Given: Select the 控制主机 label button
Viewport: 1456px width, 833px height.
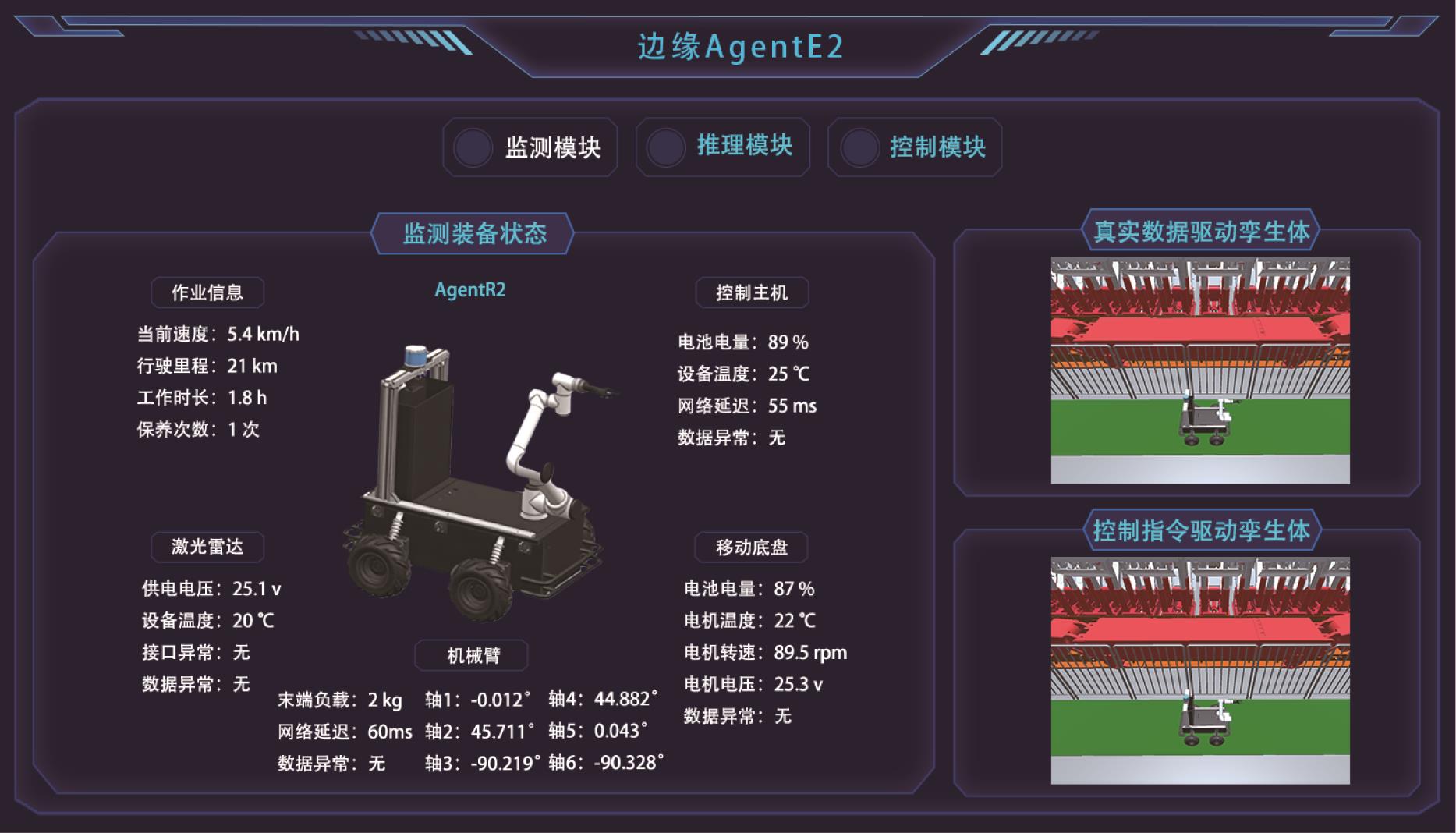Looking at the screenshot, I should click(x=752, y=292).
